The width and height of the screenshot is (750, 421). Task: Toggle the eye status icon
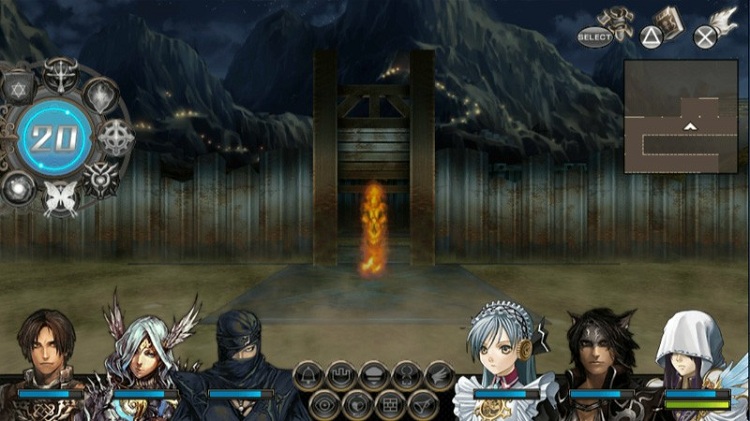click(x=325, y=404)
